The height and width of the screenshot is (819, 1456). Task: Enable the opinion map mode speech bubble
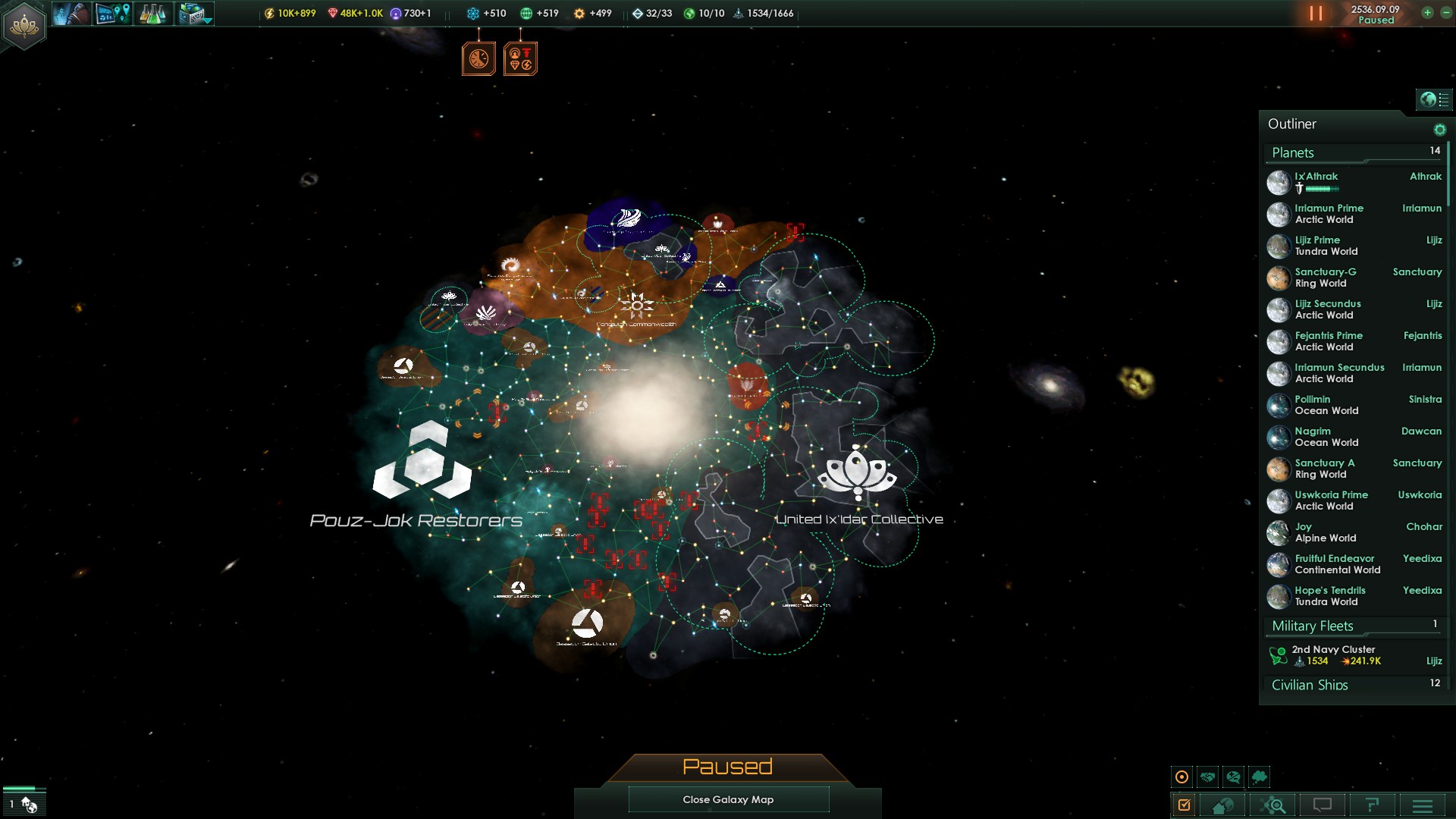point(1233,777)
